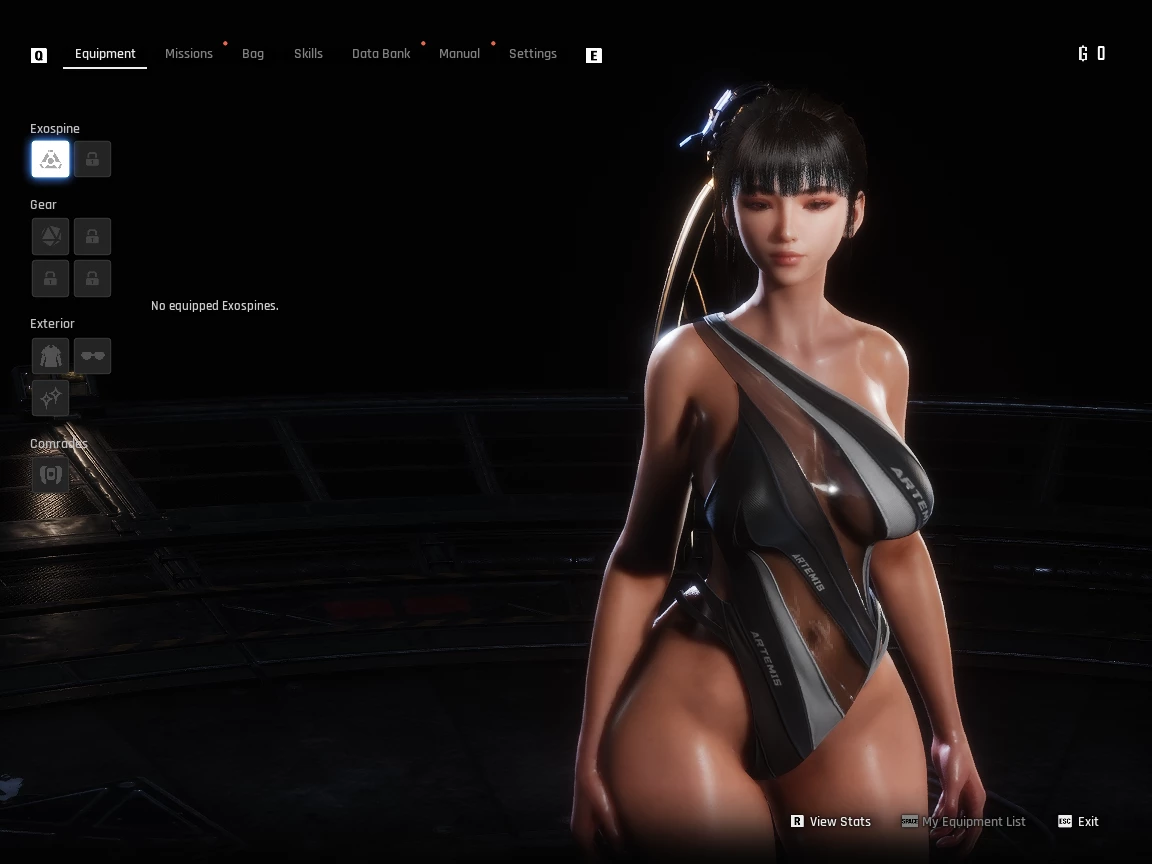Switch to the Settings tab

533,54
